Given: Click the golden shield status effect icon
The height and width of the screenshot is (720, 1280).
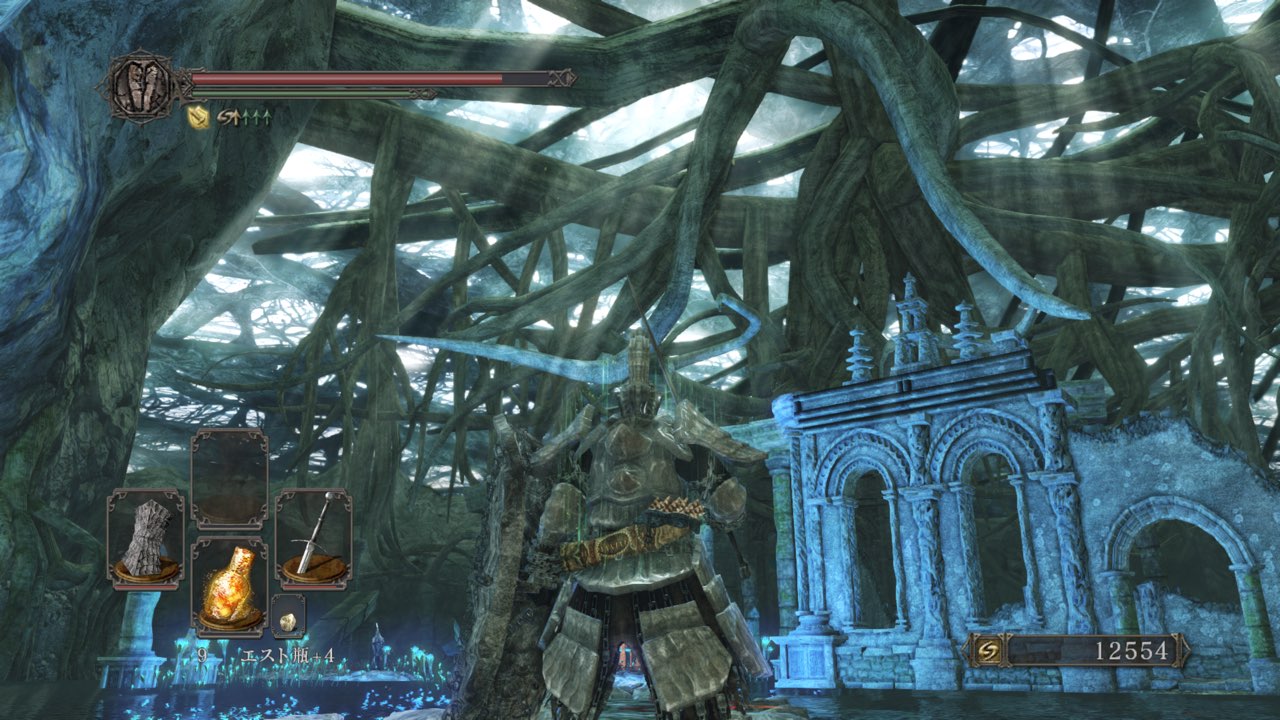Looking at the screenshot, I should pos(198,117).
